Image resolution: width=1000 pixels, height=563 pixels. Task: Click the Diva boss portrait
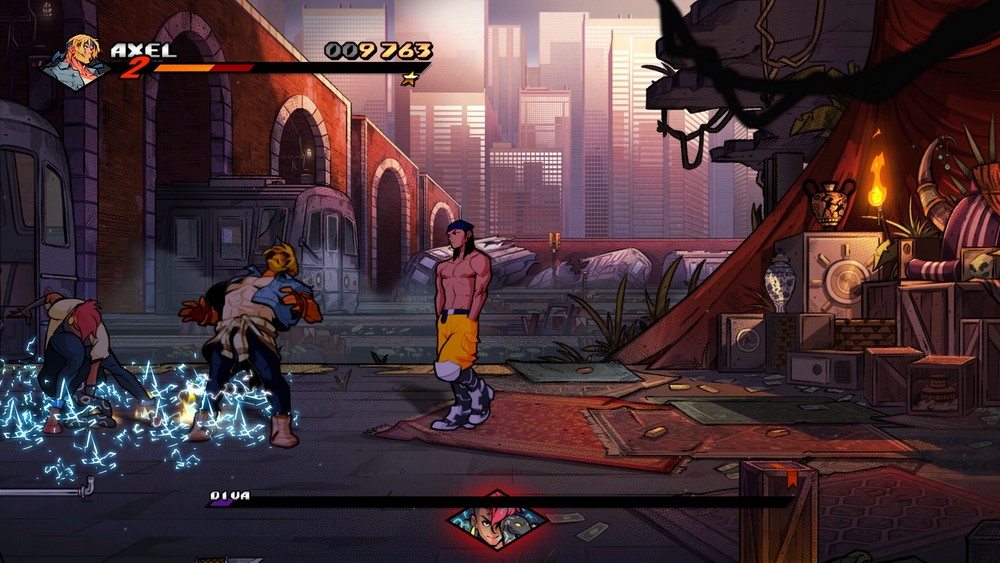(x=497, y=520)
